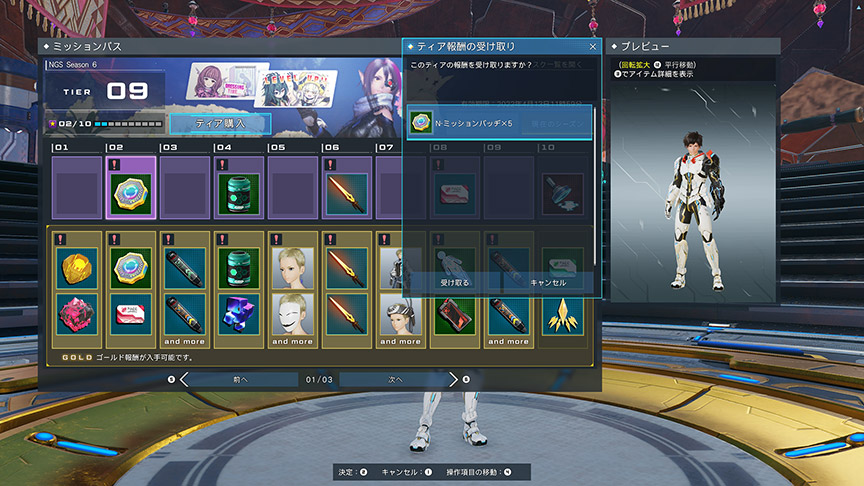The image size is (864, 486).
Task: Select the red-white ticket gold reward
Action: pyautogui.click(x=131, y=314)
